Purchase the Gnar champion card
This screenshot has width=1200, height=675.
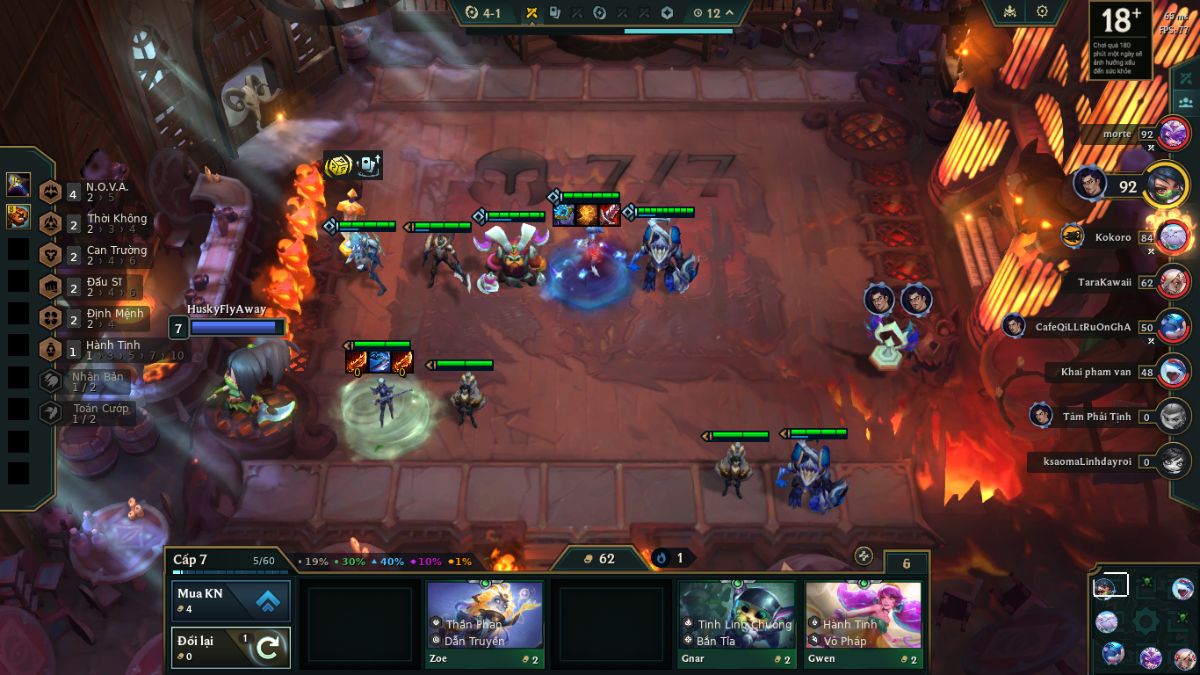pyautogui.click(x=737, y=624)
